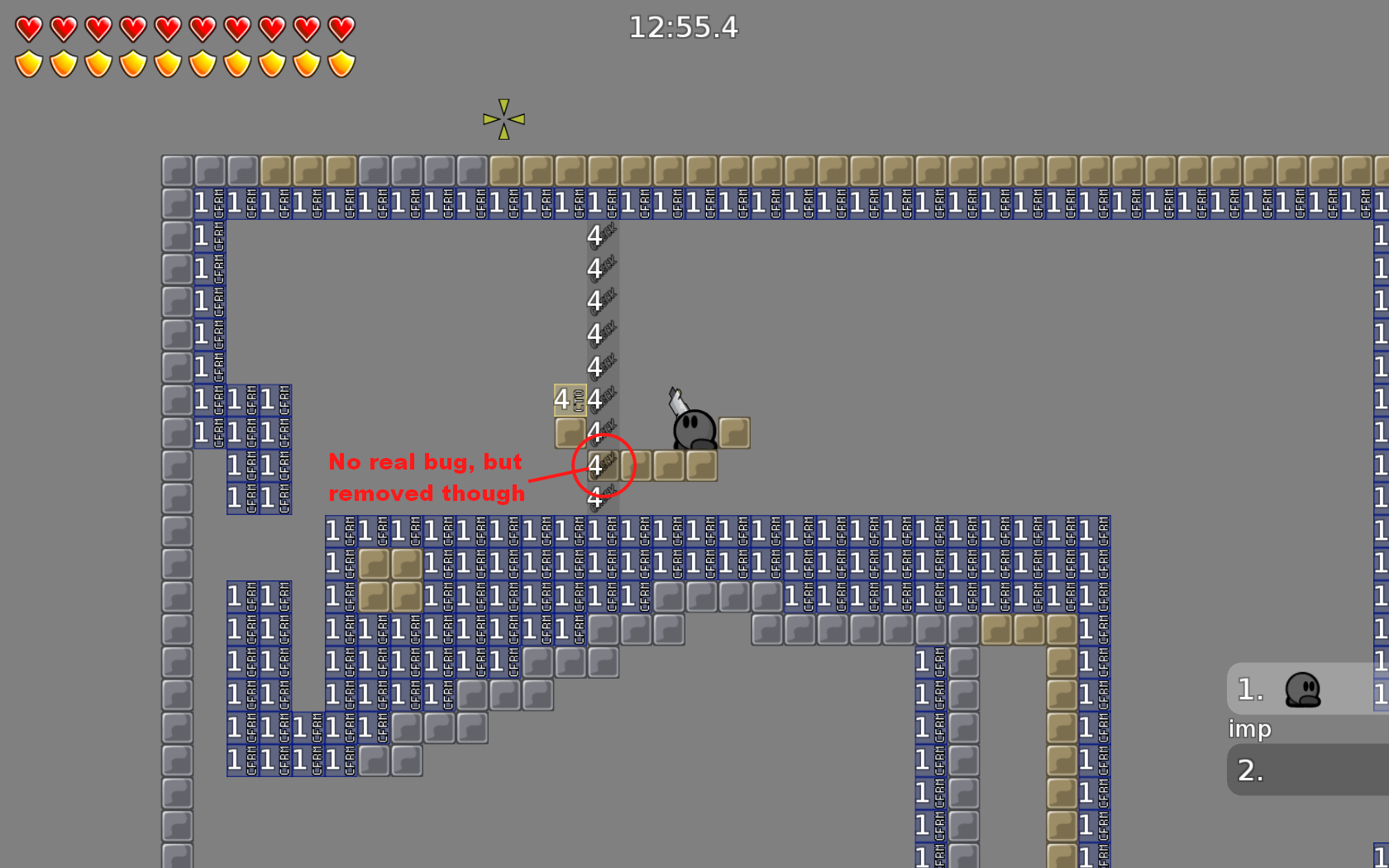Click a tan platform block under the imp
This screenshot has width=1389, height=868.
[699, 465]
